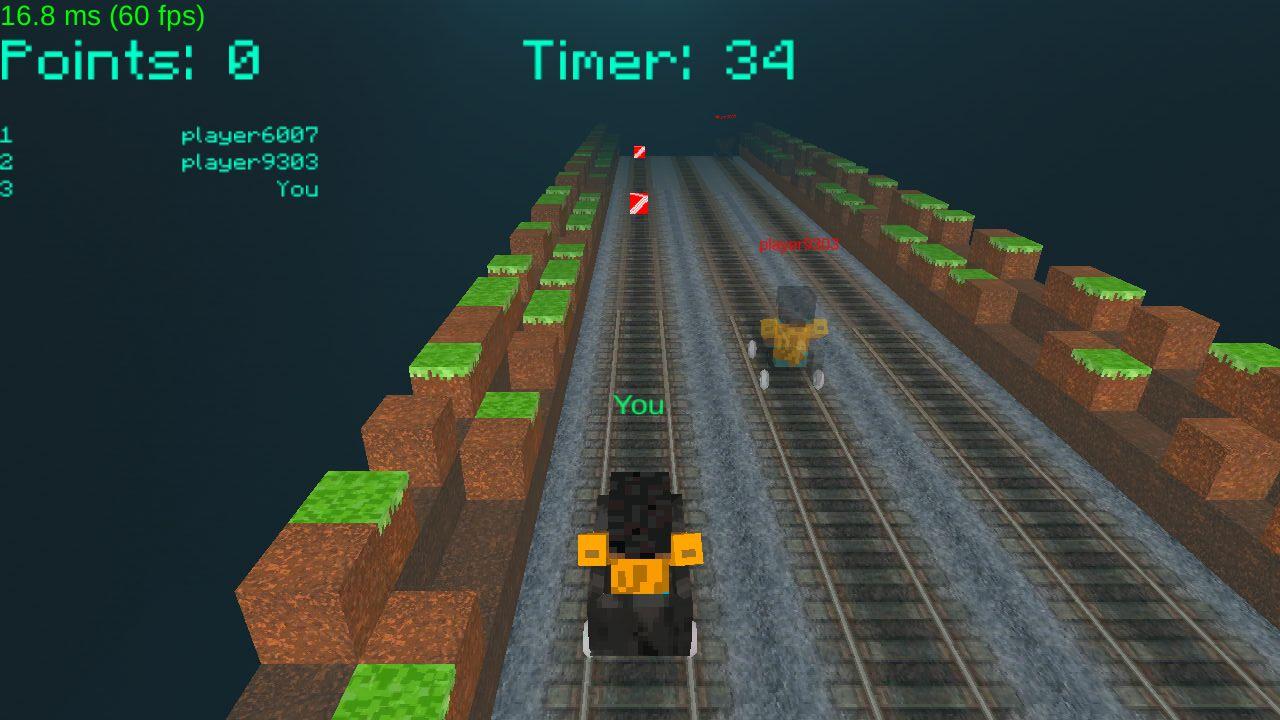Click the farther red striped obstacle marker
This screenshot has width=1280, height=720.
(x=639, y=153)
